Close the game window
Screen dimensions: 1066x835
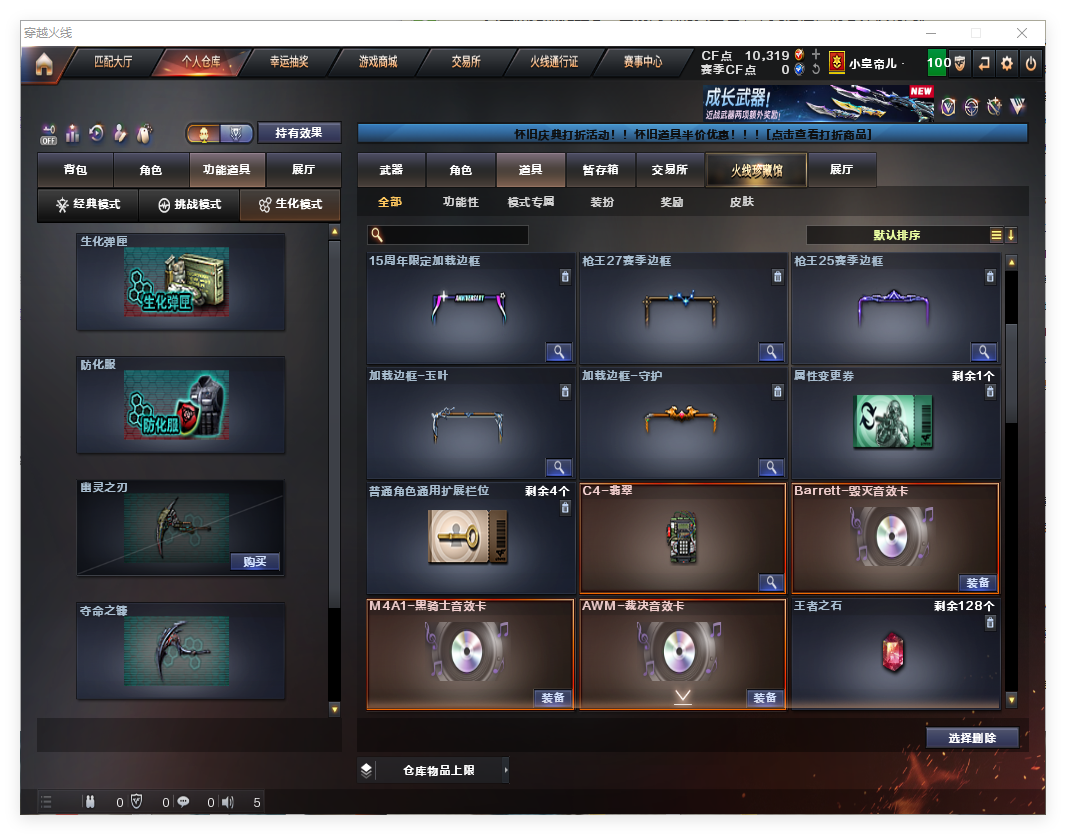pos(1022,33)
